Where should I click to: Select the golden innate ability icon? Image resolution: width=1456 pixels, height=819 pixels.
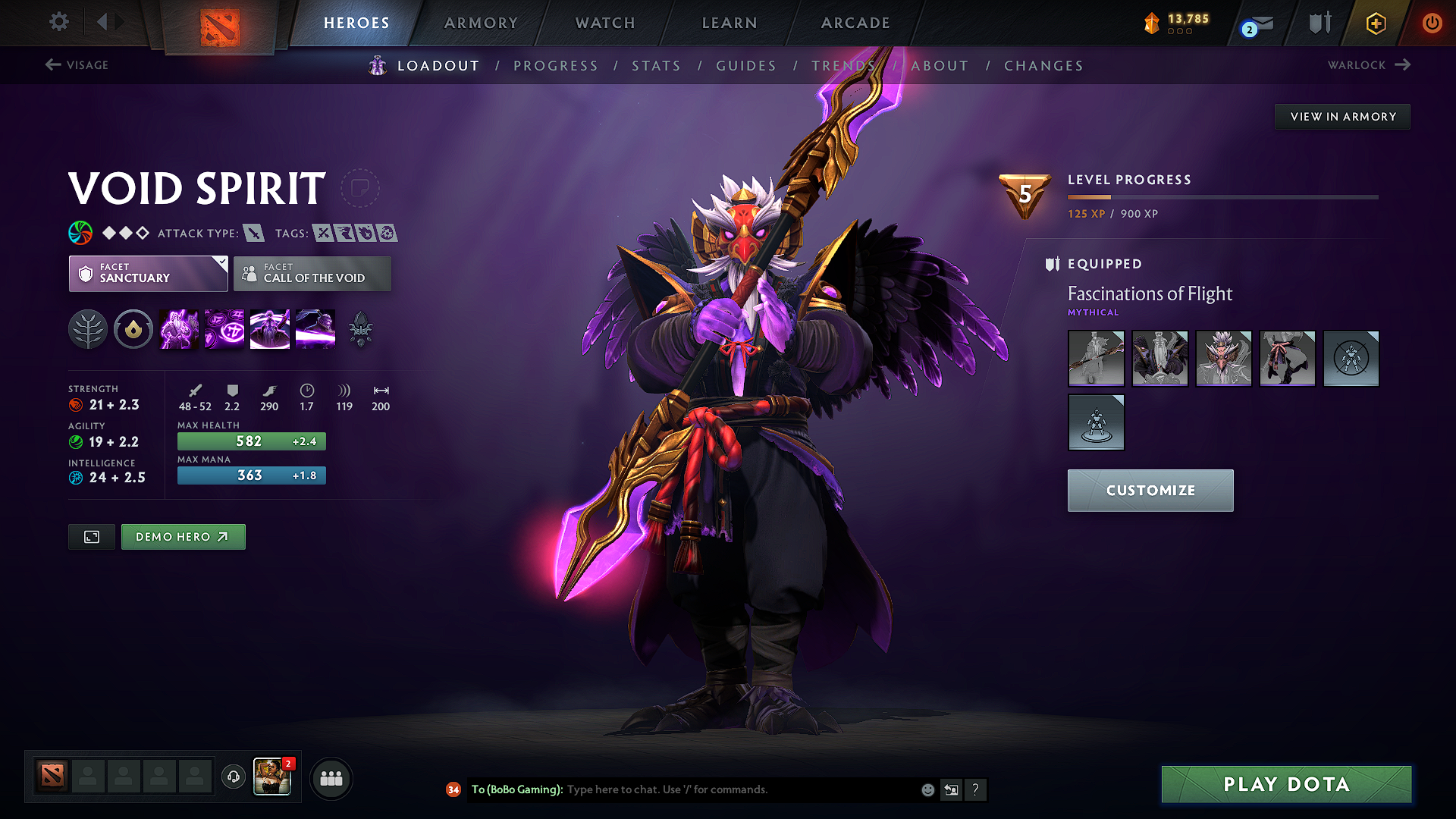[x=133, y=328]
